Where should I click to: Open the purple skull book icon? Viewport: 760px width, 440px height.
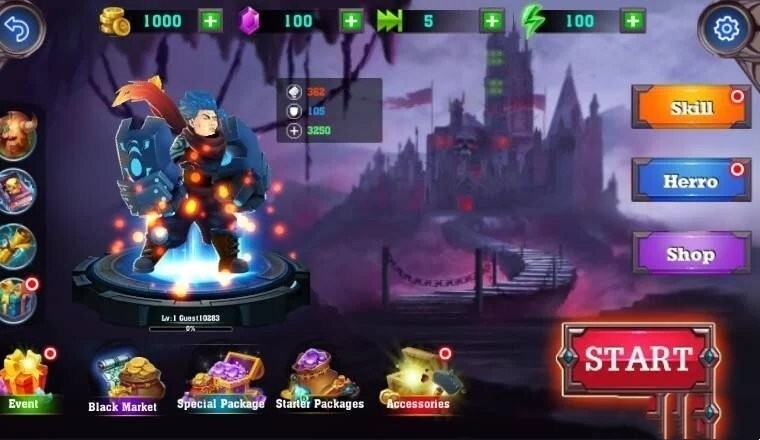(18, 191)
